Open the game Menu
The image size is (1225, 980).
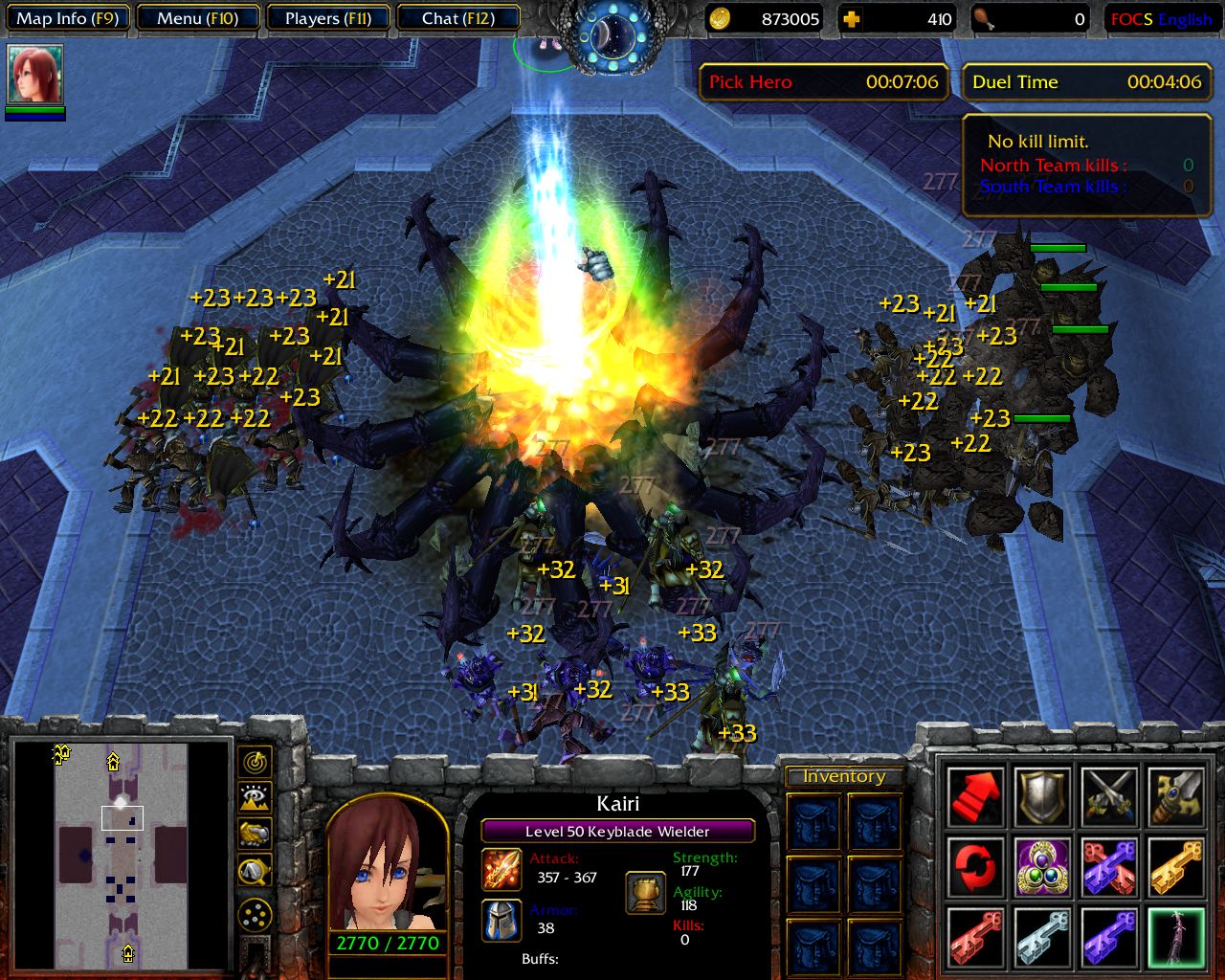(x=198, y=18)
